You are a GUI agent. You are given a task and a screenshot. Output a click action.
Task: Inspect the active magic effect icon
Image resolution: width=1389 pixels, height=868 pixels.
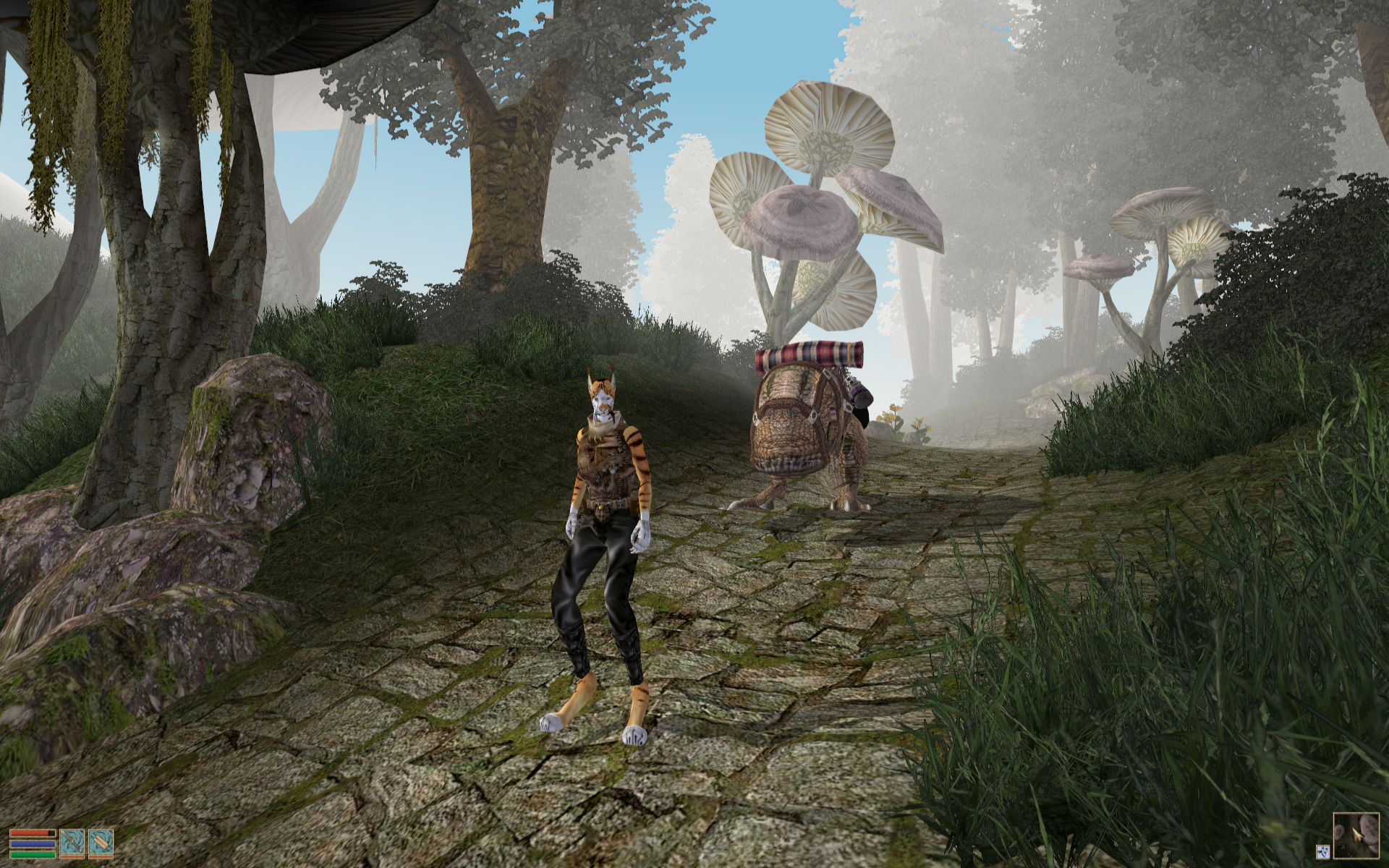(1323, 851)
